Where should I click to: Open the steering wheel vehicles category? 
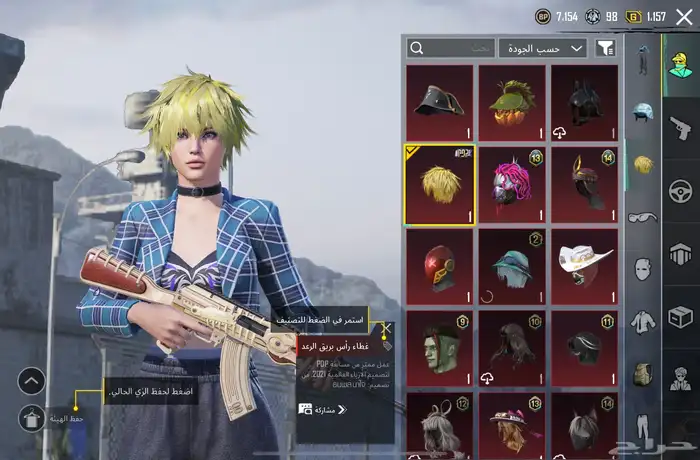[x=682, y=190]
